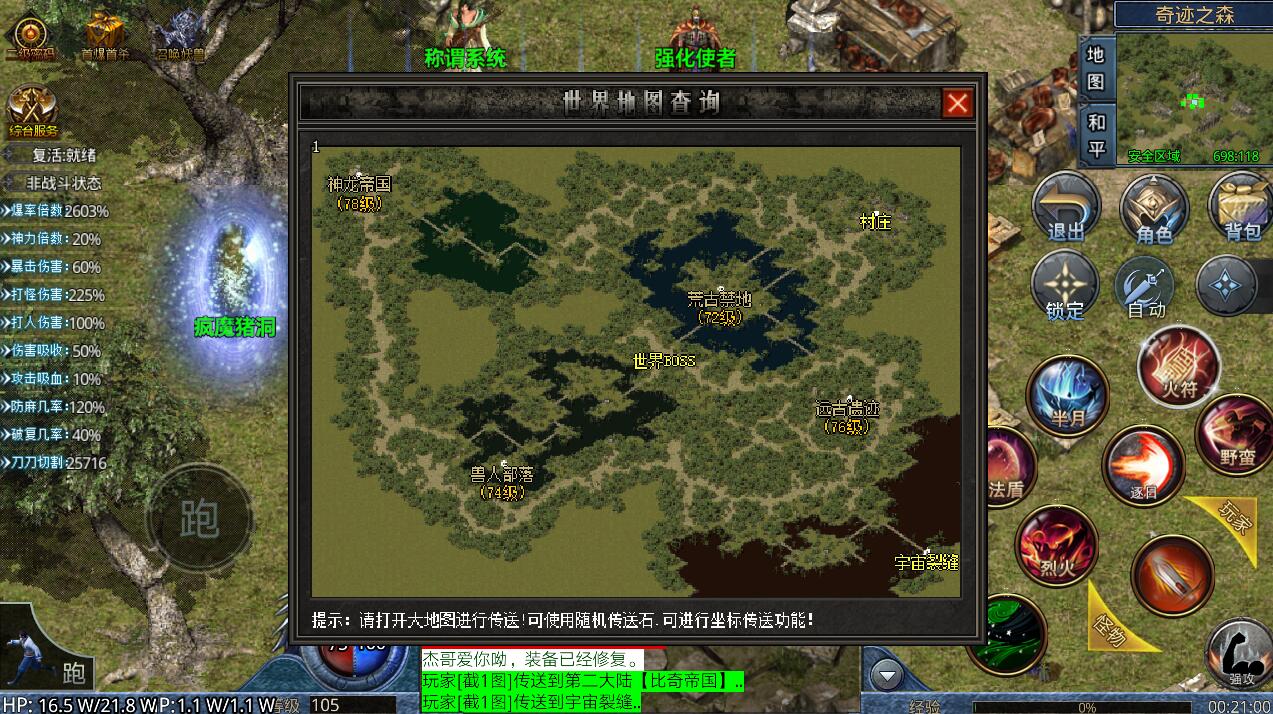1273x714 pixels.
Task: Choose 荒古禁地 map location
Action: [x=719, y=300]
